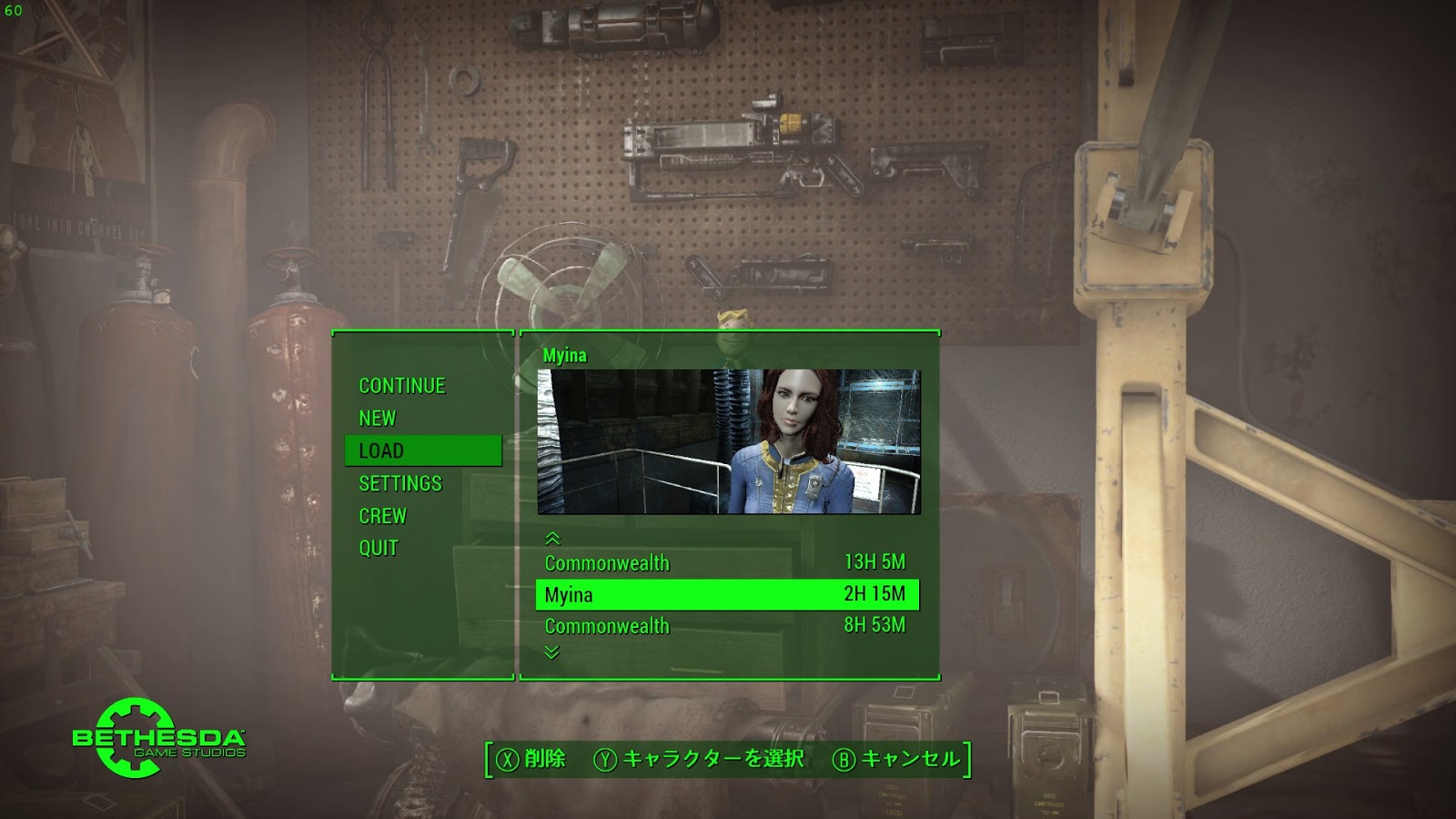Click CONTINUE to resume the game
1456x819 pixels.
point(401,385)
